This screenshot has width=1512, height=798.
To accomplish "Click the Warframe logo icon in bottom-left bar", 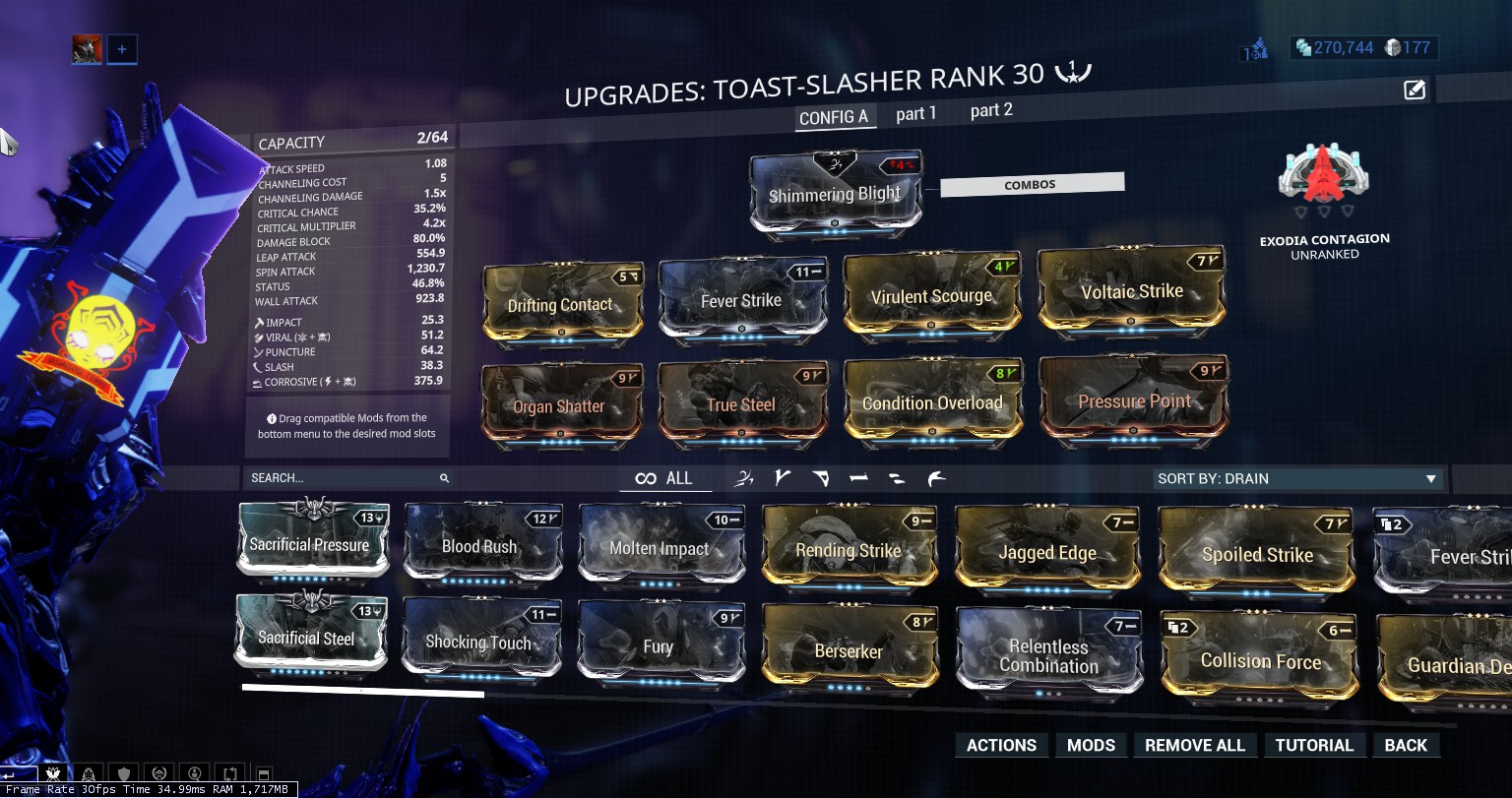I will tap(53, 774).
